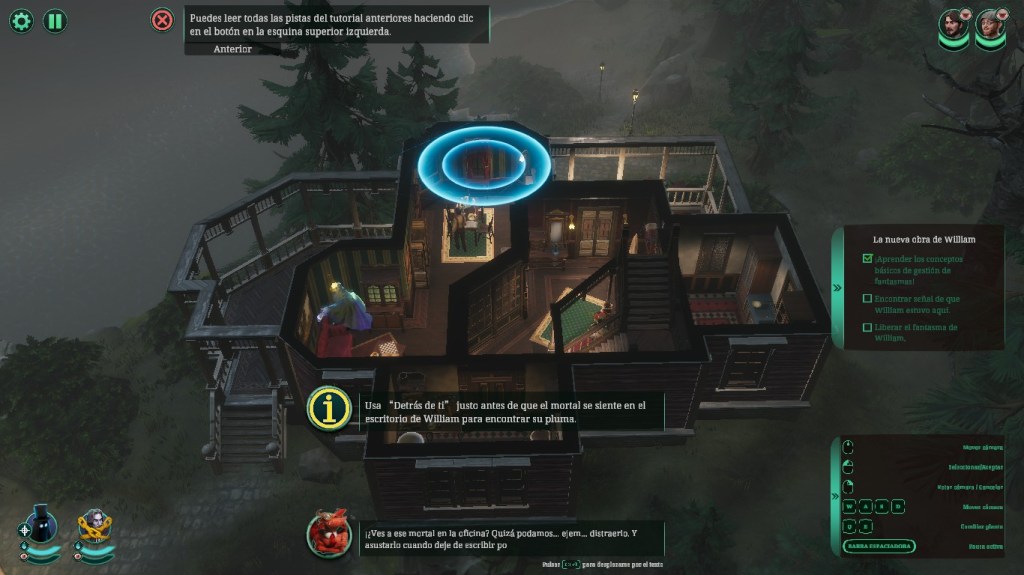Select the dark-haired bearded mortal portrait

953,27
